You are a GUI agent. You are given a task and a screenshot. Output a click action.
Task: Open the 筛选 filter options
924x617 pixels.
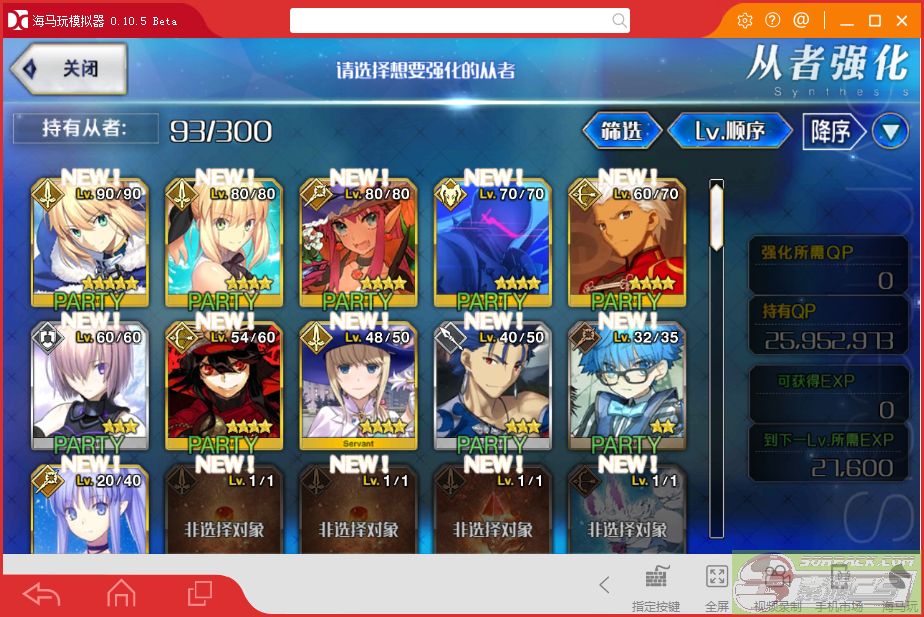click(622, 131)
